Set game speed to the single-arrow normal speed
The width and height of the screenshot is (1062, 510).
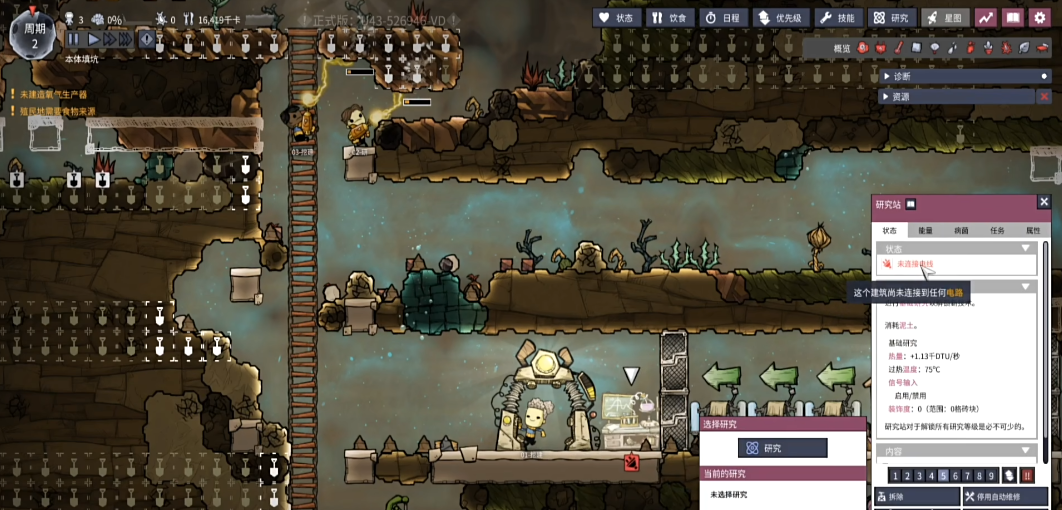click(x=94, y=39)
